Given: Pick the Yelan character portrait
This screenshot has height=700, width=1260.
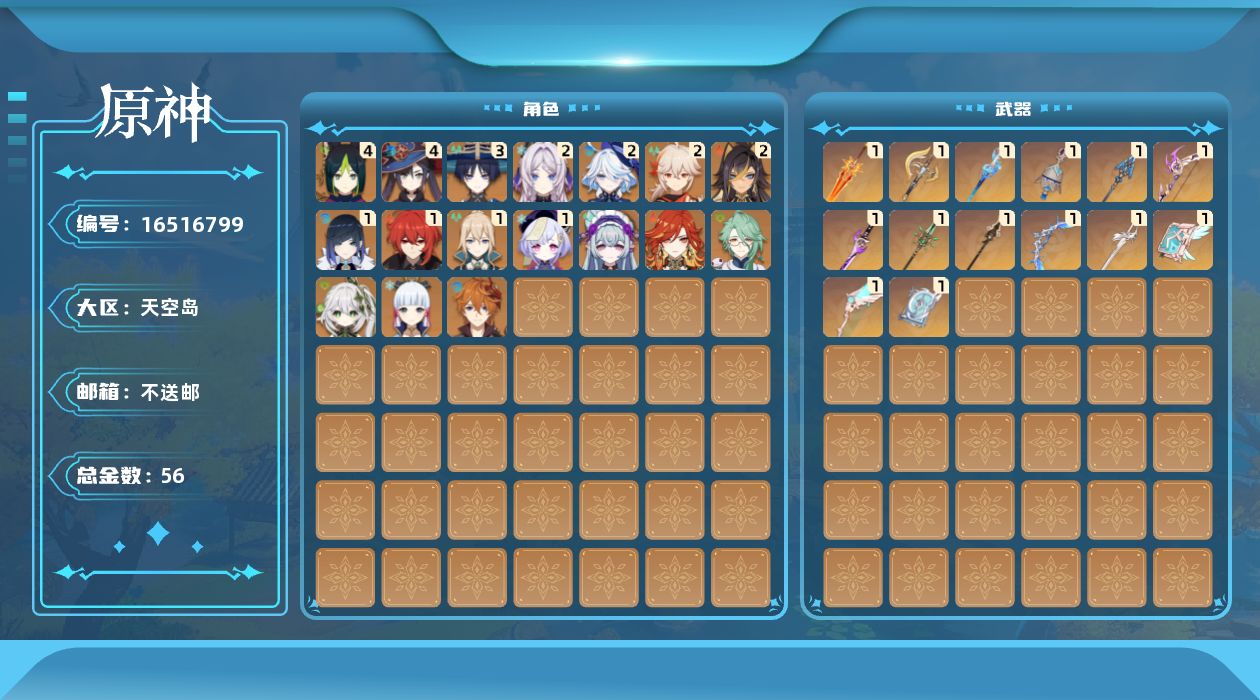Looking at the screenshot, I should 346,240.
